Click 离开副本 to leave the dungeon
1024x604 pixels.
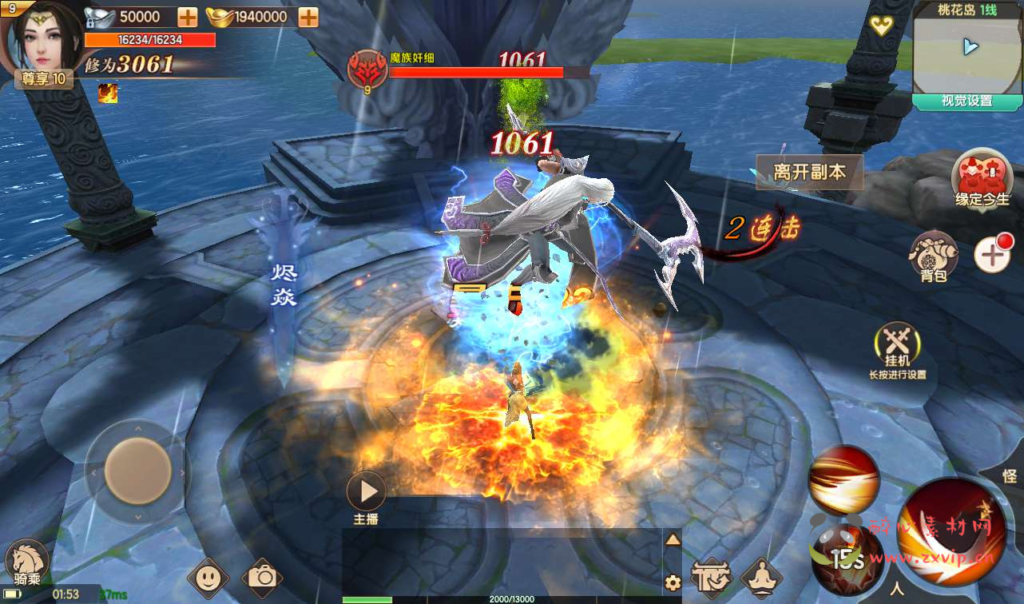809,171
